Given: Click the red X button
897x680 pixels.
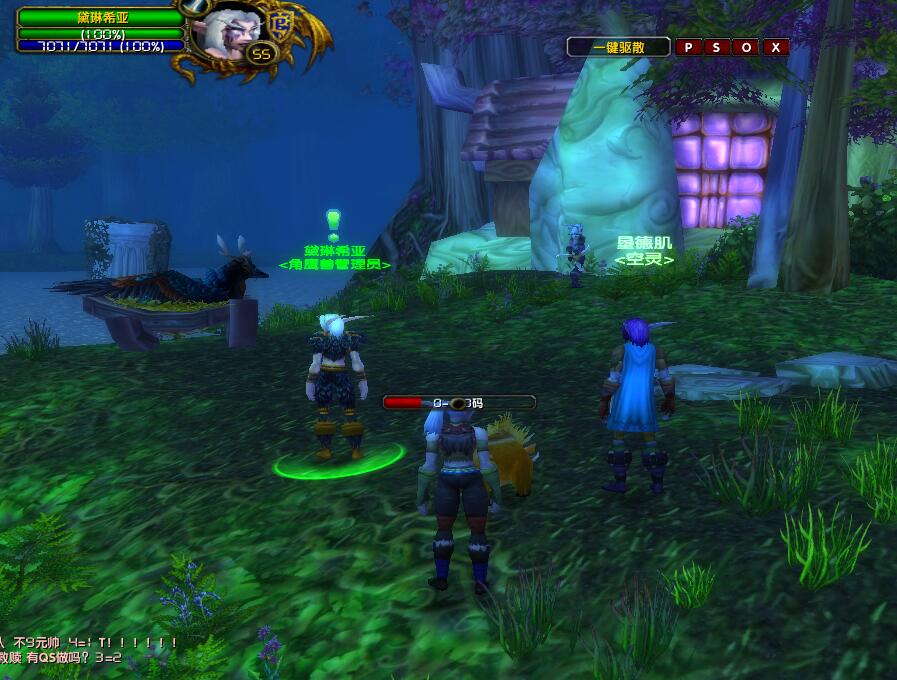Looking at the screenshot, I should pyautogui.click(x=775, y=47).
